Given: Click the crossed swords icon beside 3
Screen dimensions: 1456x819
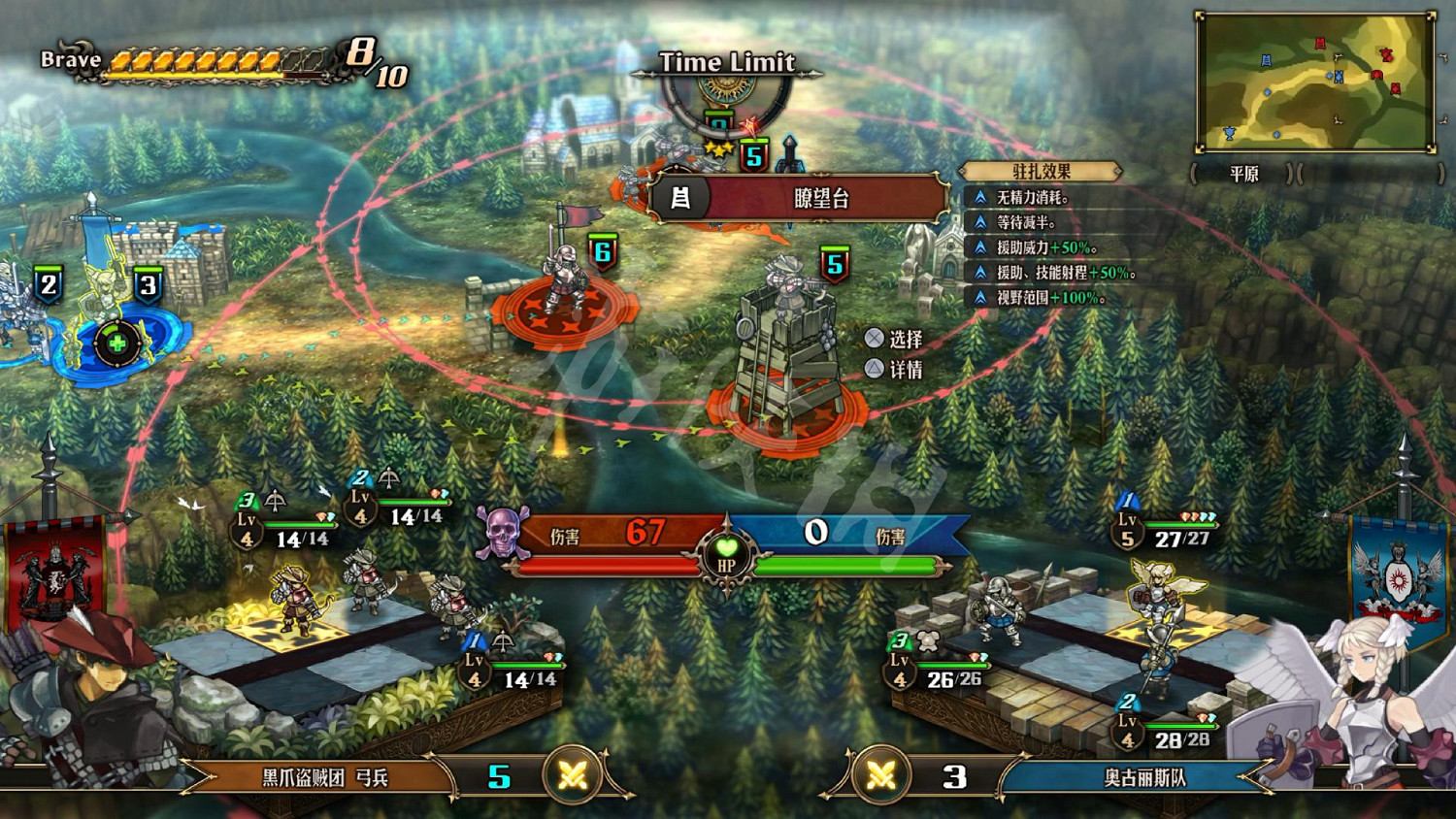Looking at the screenshot, I should coord(881,776).
